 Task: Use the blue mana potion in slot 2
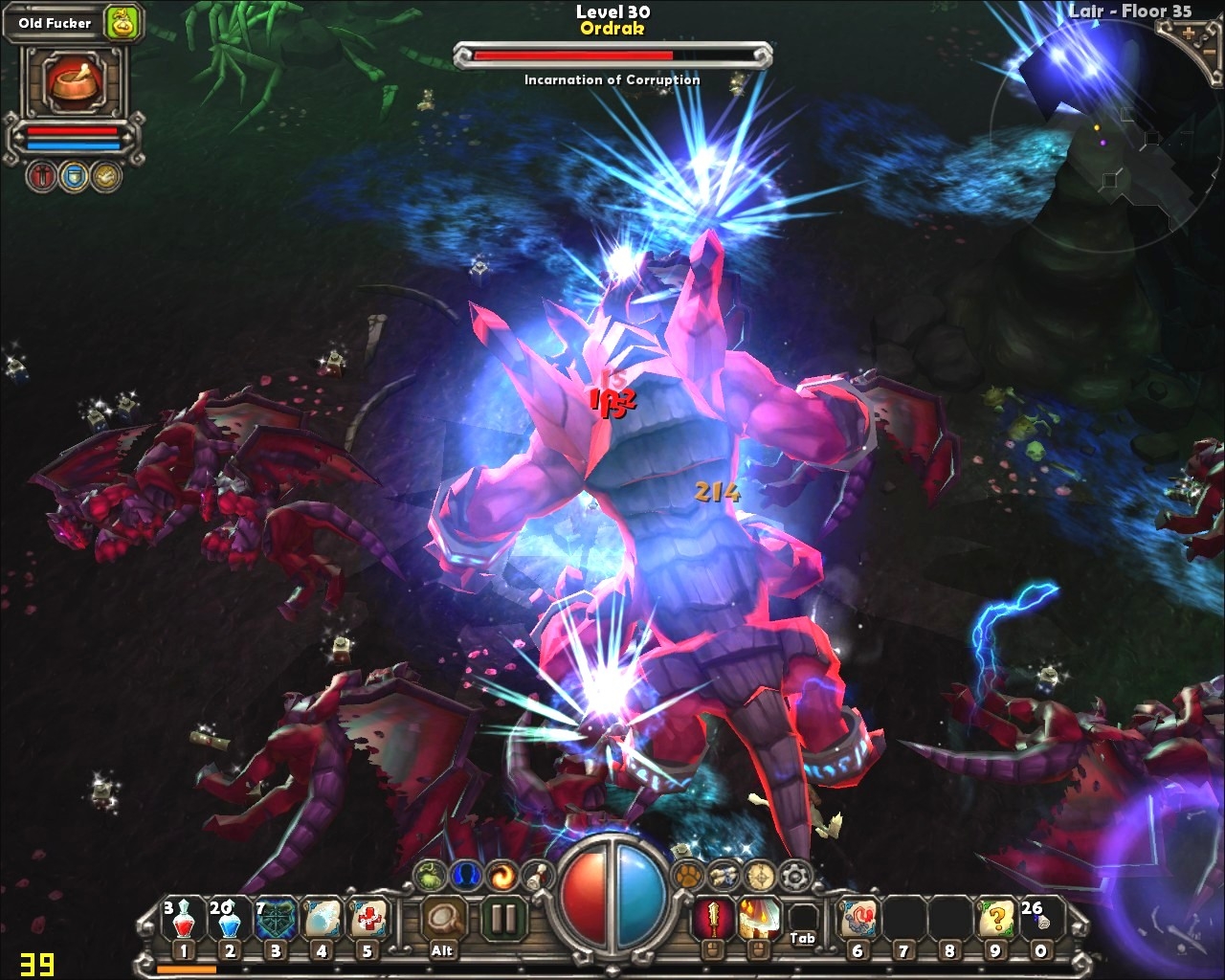229,919
